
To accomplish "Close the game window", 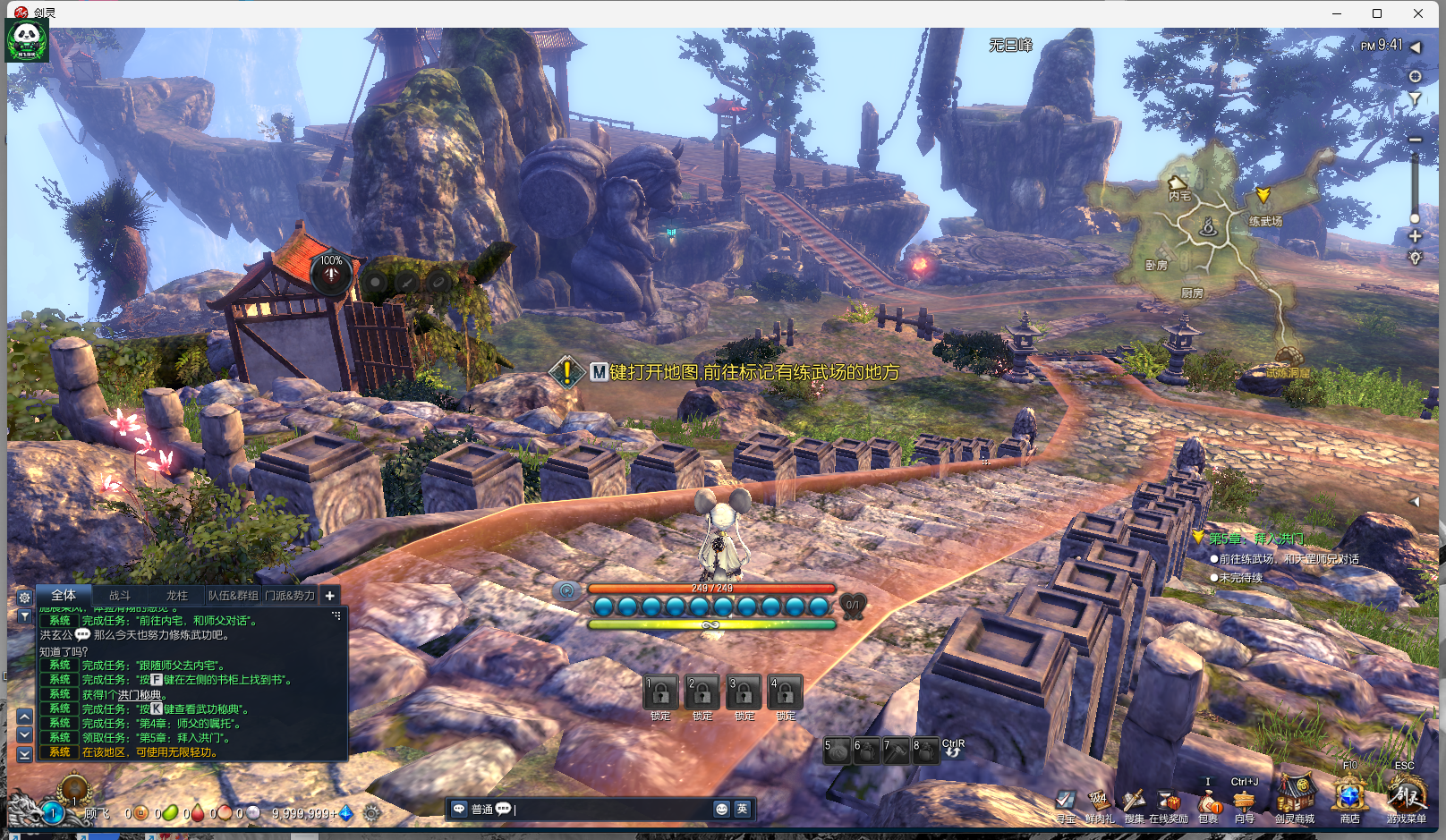I will tap(1418, 13).
